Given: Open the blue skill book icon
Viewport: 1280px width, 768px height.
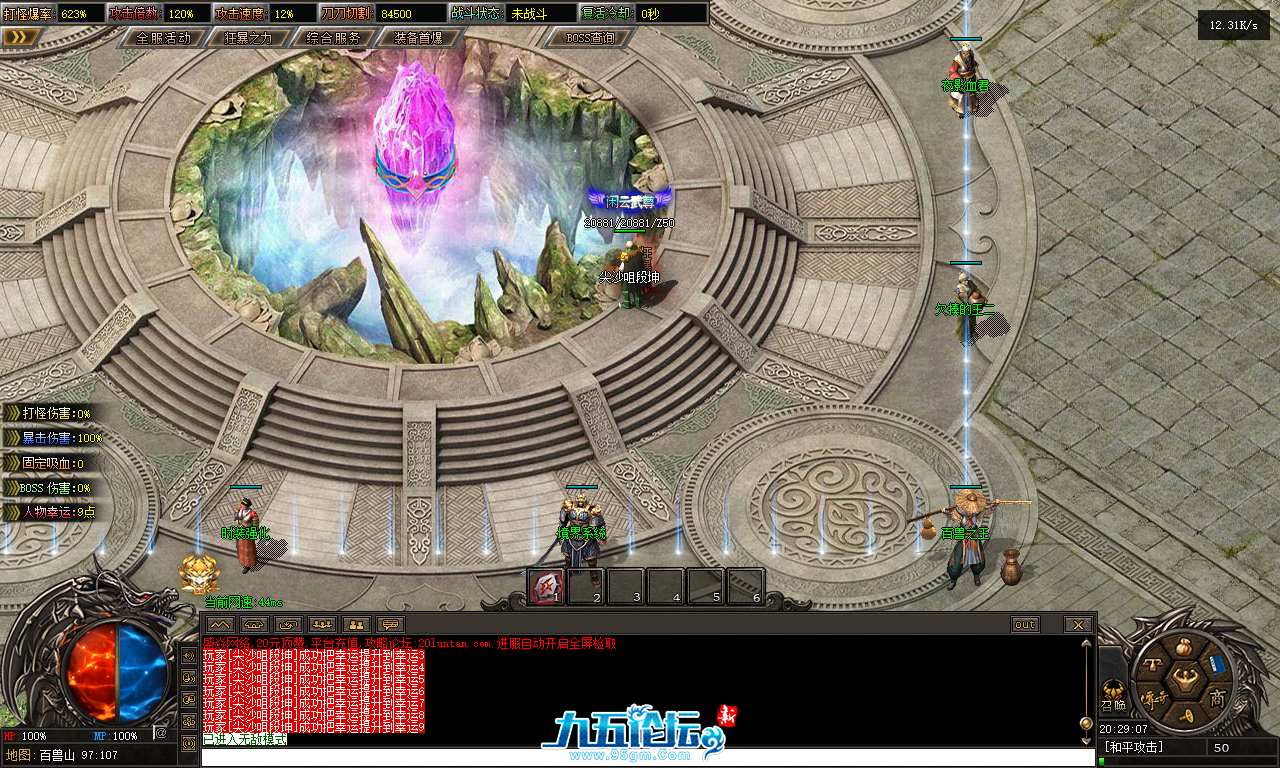Looking at the screenshot, I should pos(1216,664).
